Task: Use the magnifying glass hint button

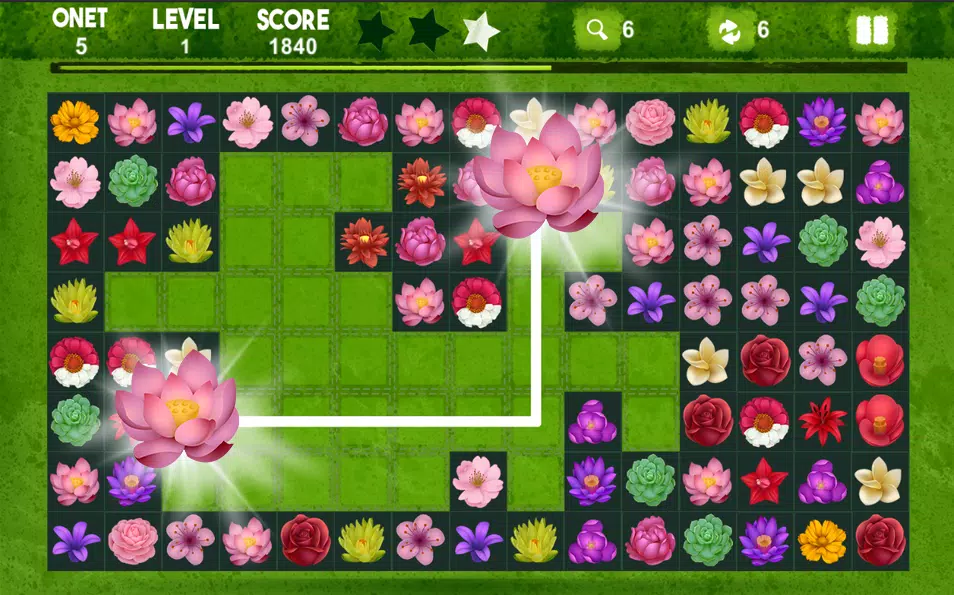Action: tap(598, 30)
